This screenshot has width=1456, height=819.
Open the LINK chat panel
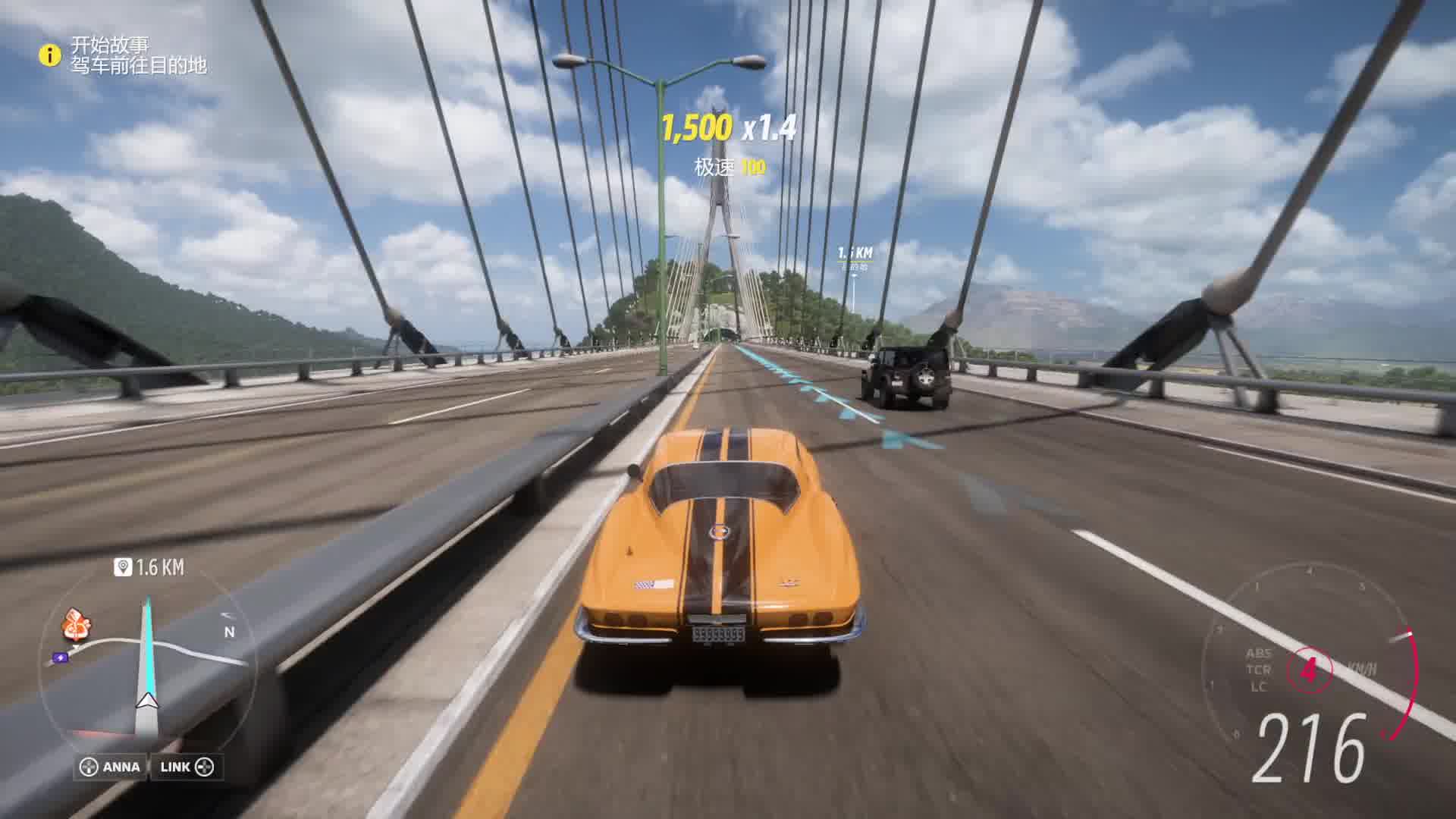tap(187, 767)
